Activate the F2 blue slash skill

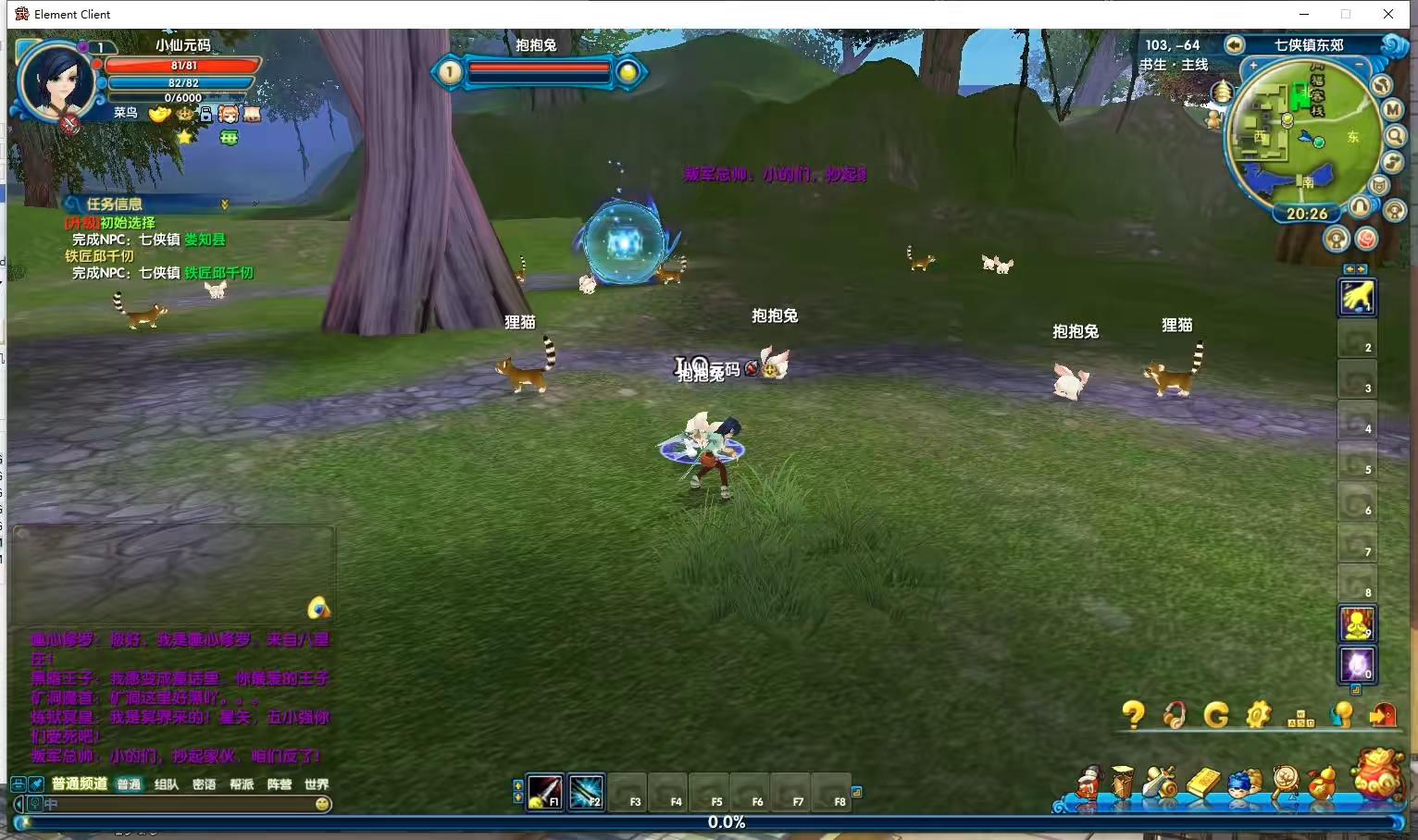tap(586, 793)
